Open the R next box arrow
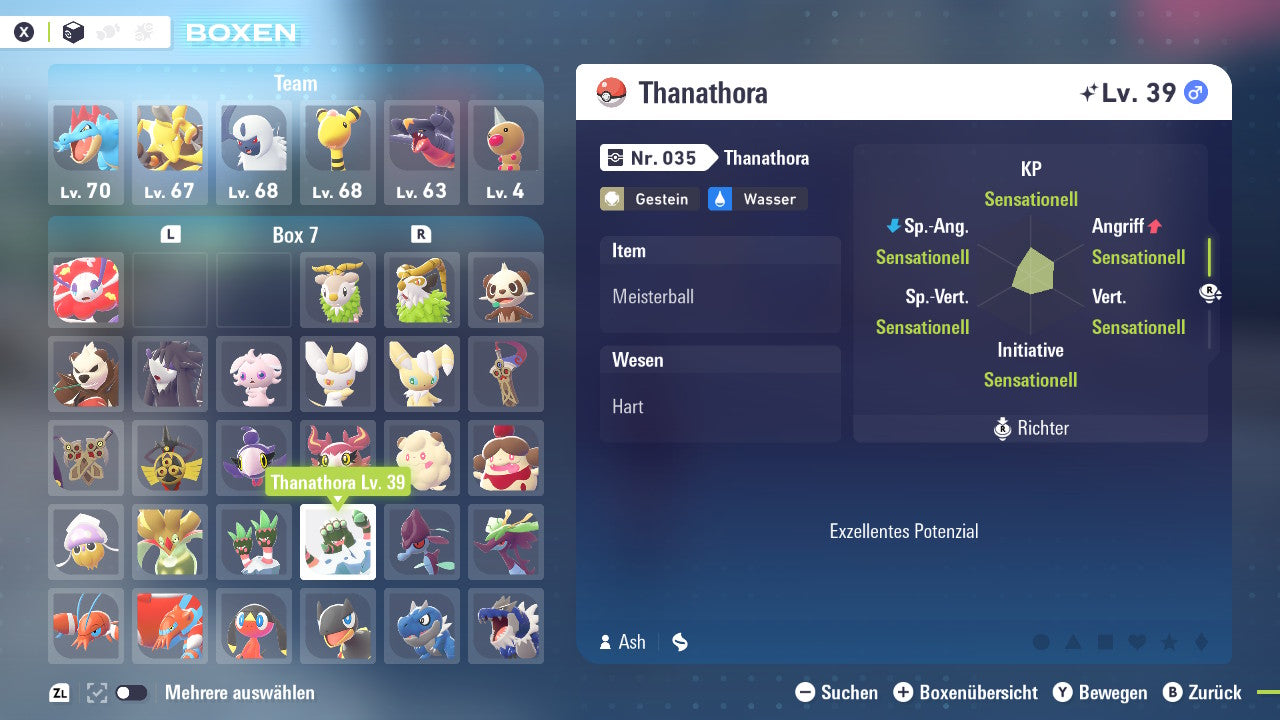Viewport: 1280px width, 720px height. pyautogui.click(x=422, y=234)
